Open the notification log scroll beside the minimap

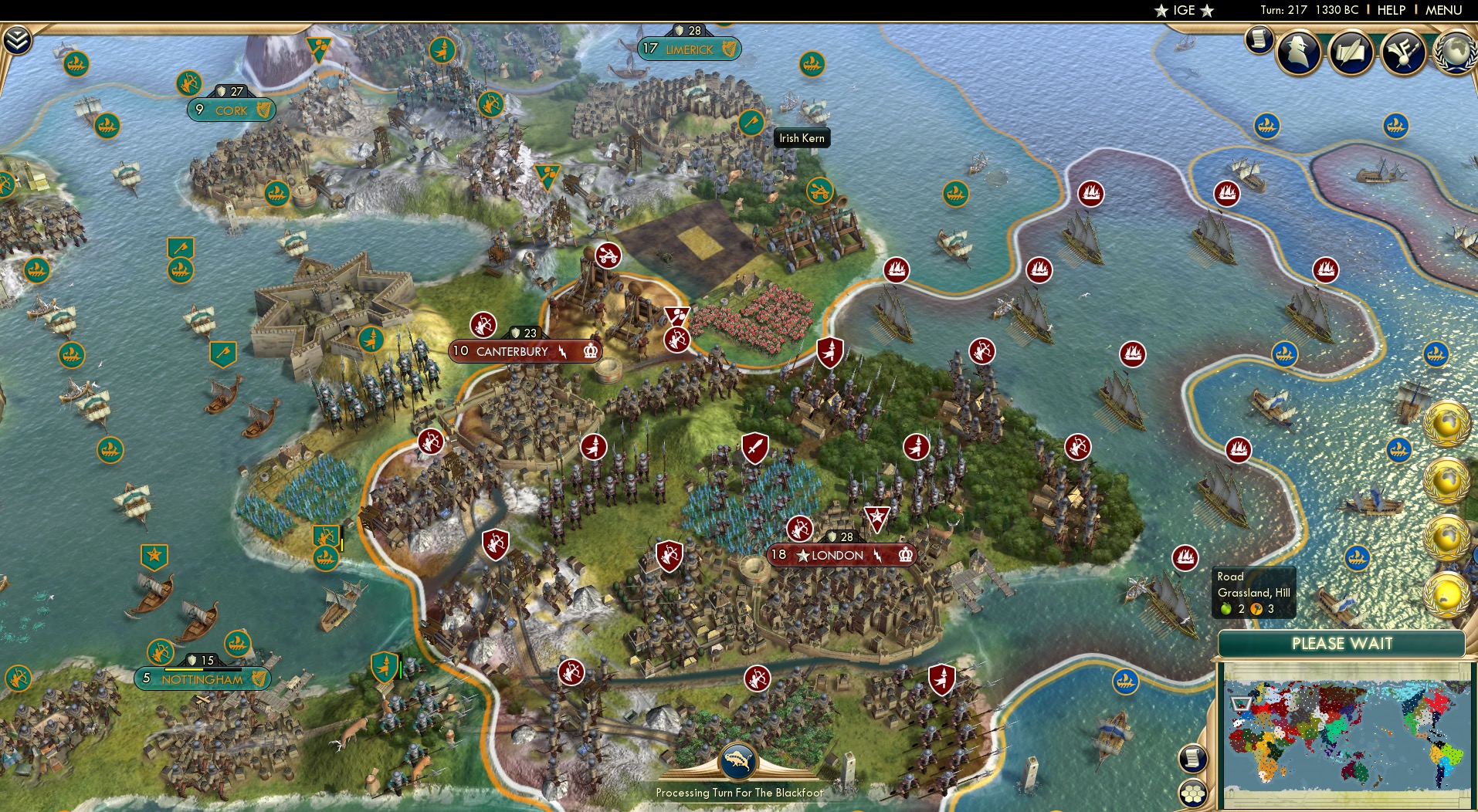[1193, 758]
